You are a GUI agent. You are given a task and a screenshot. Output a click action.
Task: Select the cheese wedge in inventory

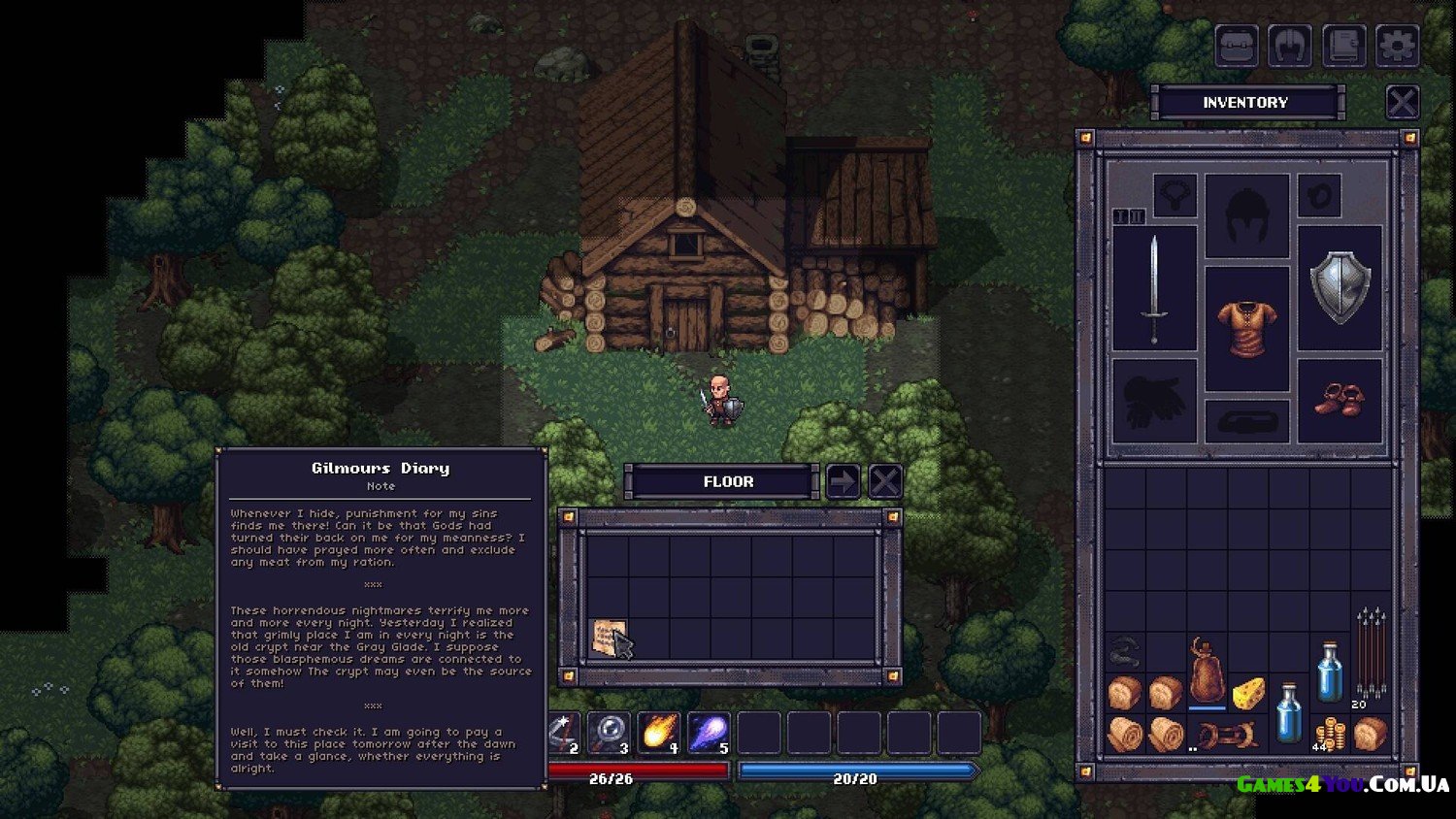click(1247, 692)
